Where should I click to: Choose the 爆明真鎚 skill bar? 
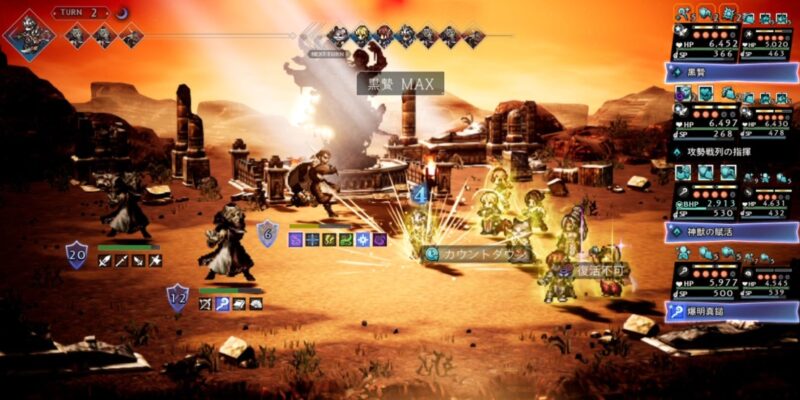[732, 311]
